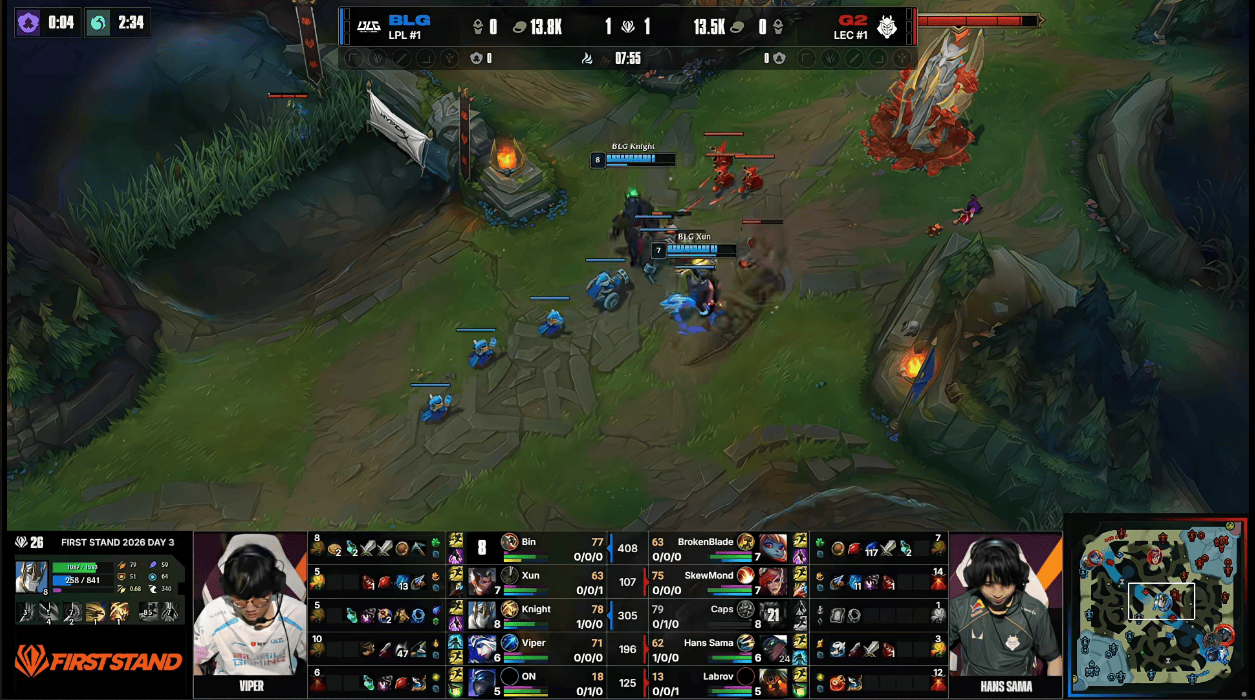The width and height of the screenshot is (1255, 700).
Task: Click the First Stand logo
Action: point(99,661)
